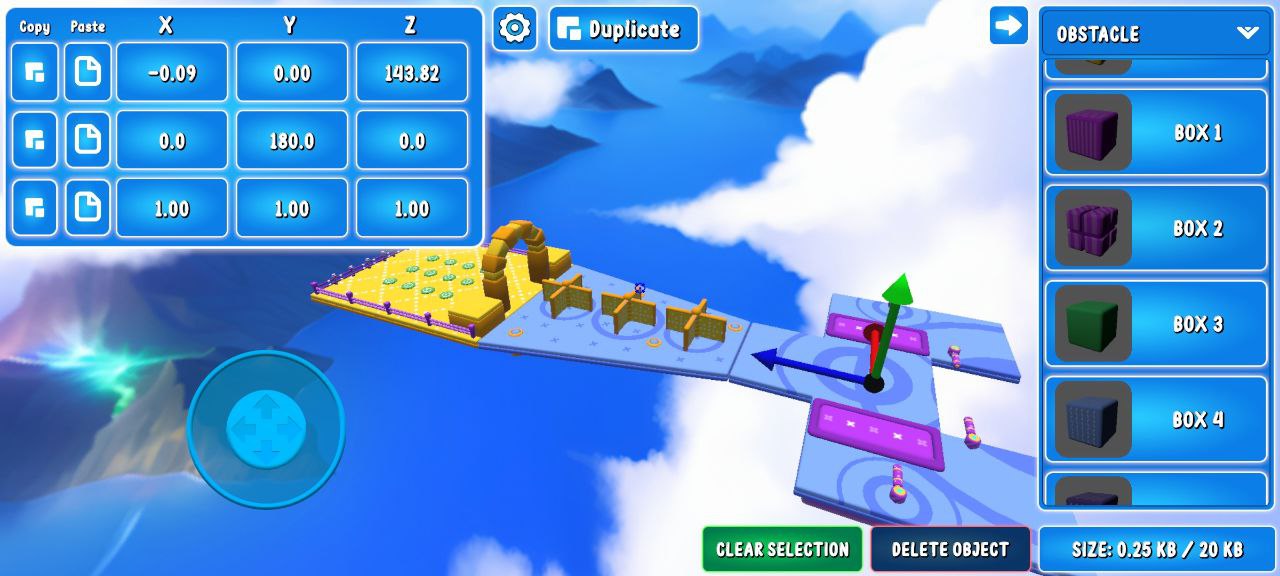Select the Box 4 obstacle entry
The height and width of the screenshot is (576, 1280).
1155,419
